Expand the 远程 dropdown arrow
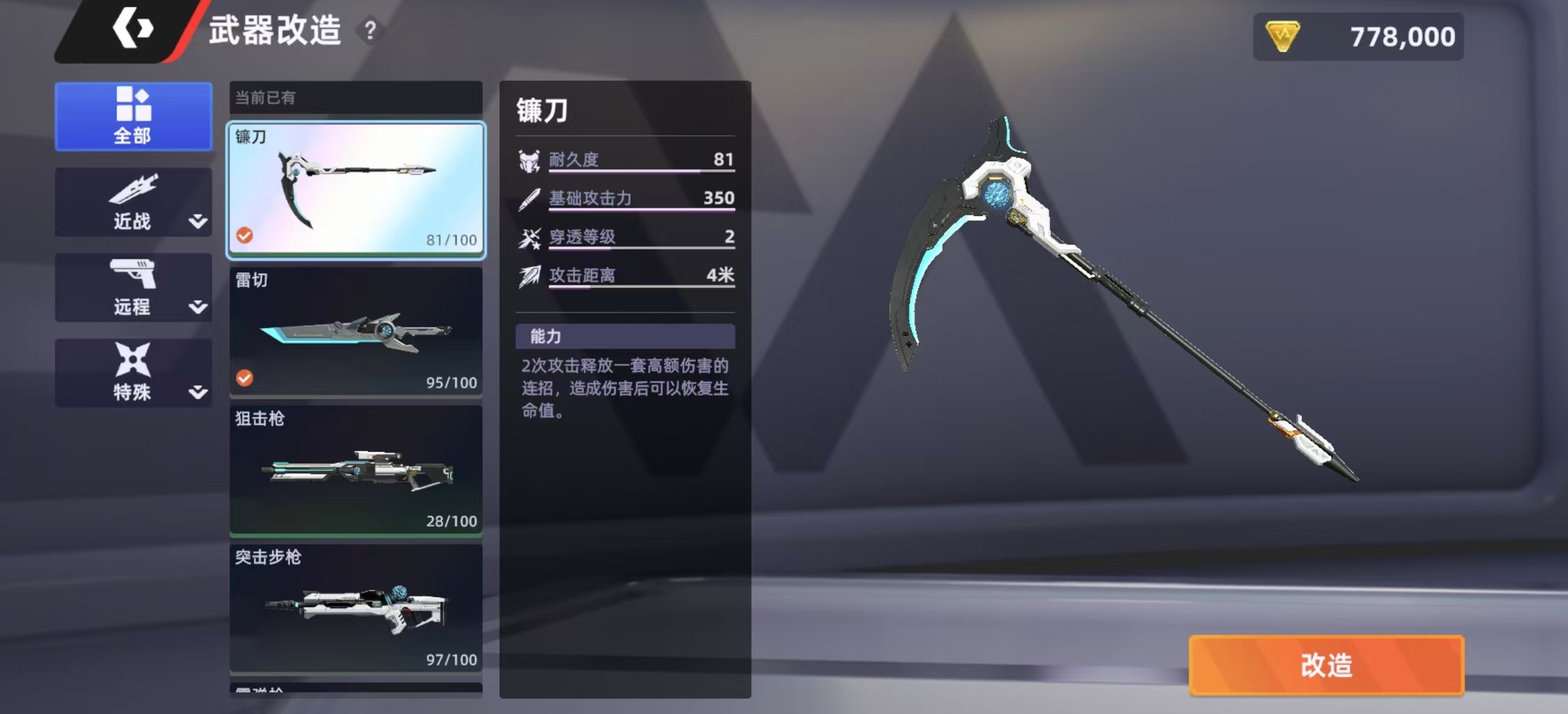This screenshot has width=1568, height=714. click(x=198, y=307)
